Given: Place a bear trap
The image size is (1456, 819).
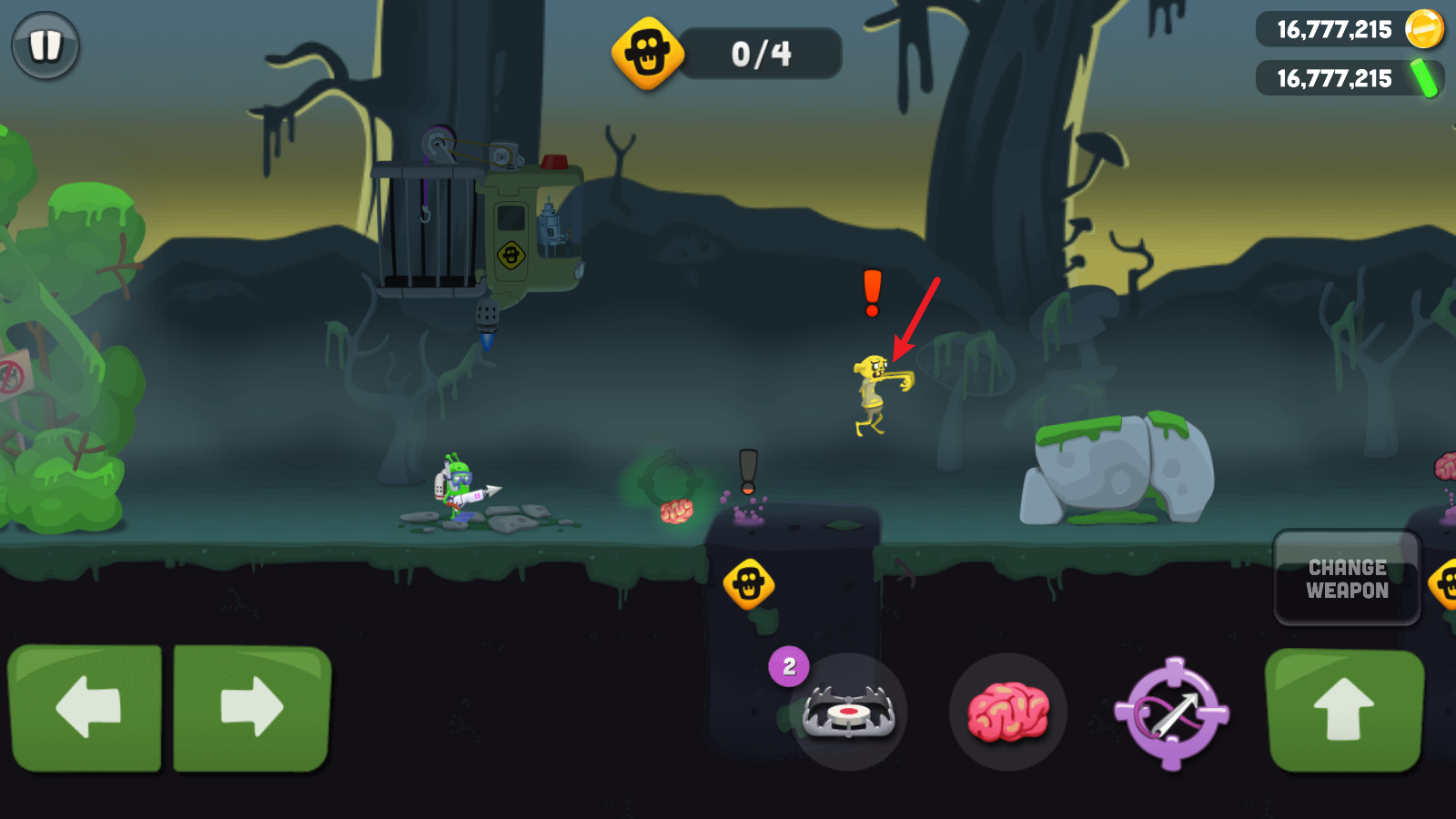Looking at the screenshot, I should pyautogui.click(x=848, y=712).
